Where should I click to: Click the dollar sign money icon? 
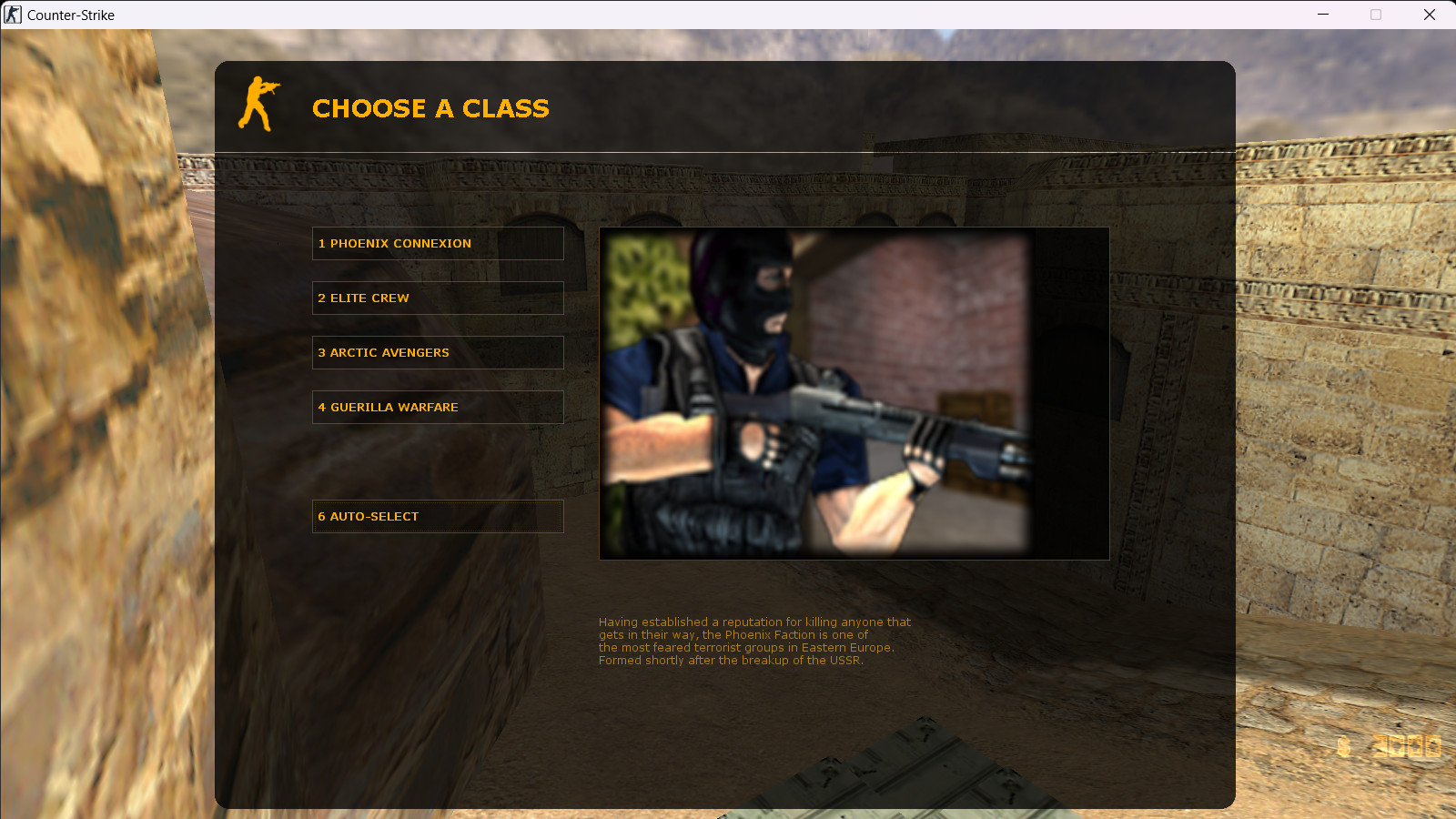pos(1342,746)
